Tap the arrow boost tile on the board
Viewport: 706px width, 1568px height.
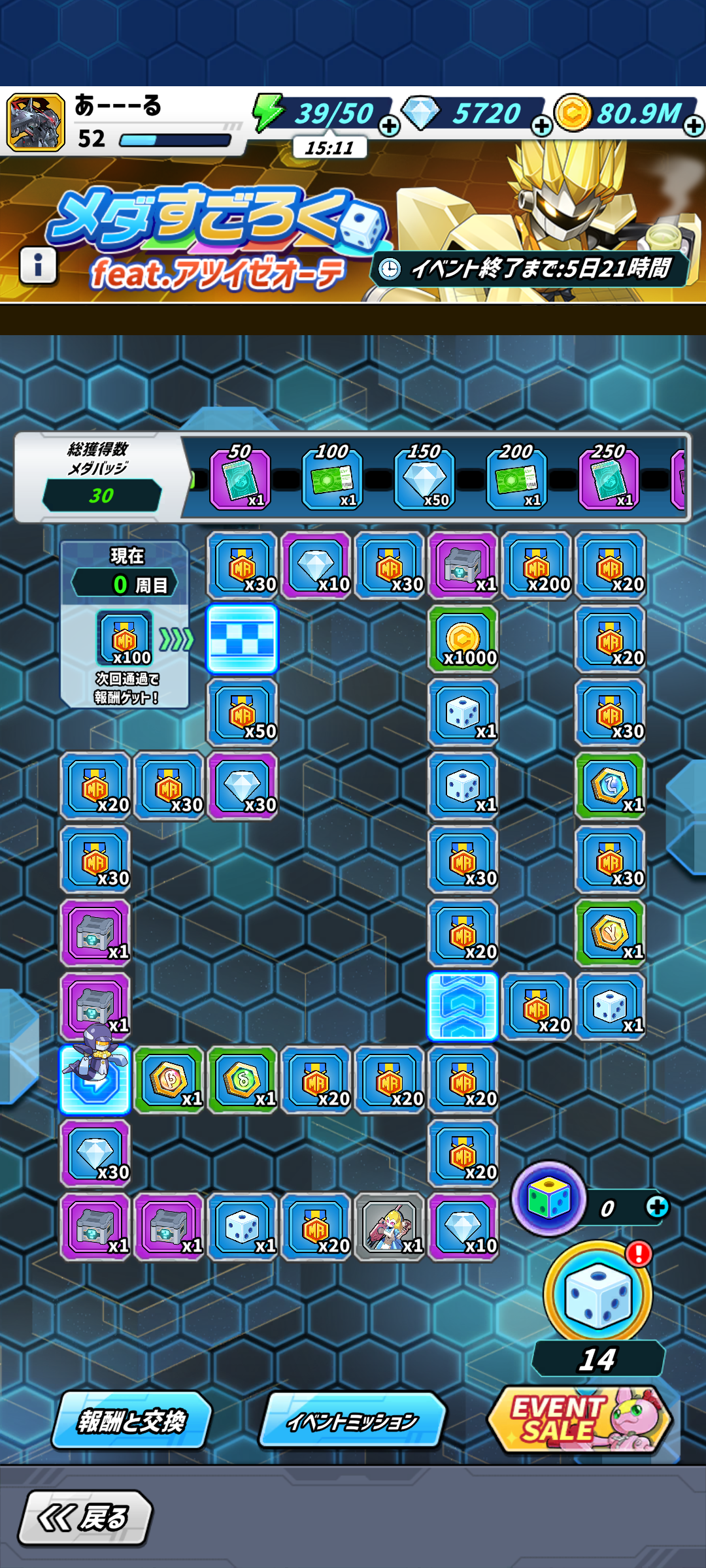coord(463,1006)
